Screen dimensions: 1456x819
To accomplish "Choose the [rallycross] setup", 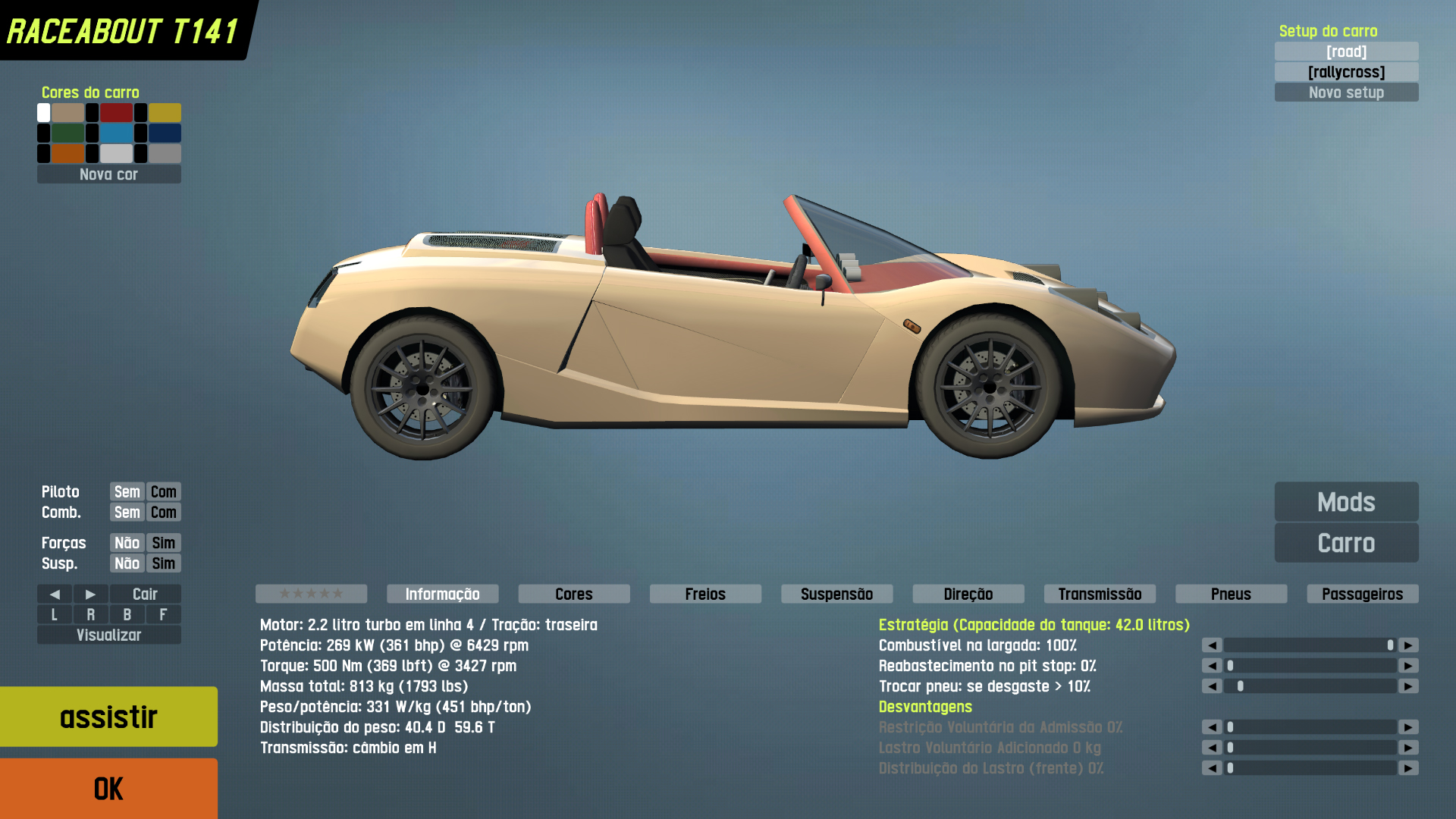I will coord(1346,72).
